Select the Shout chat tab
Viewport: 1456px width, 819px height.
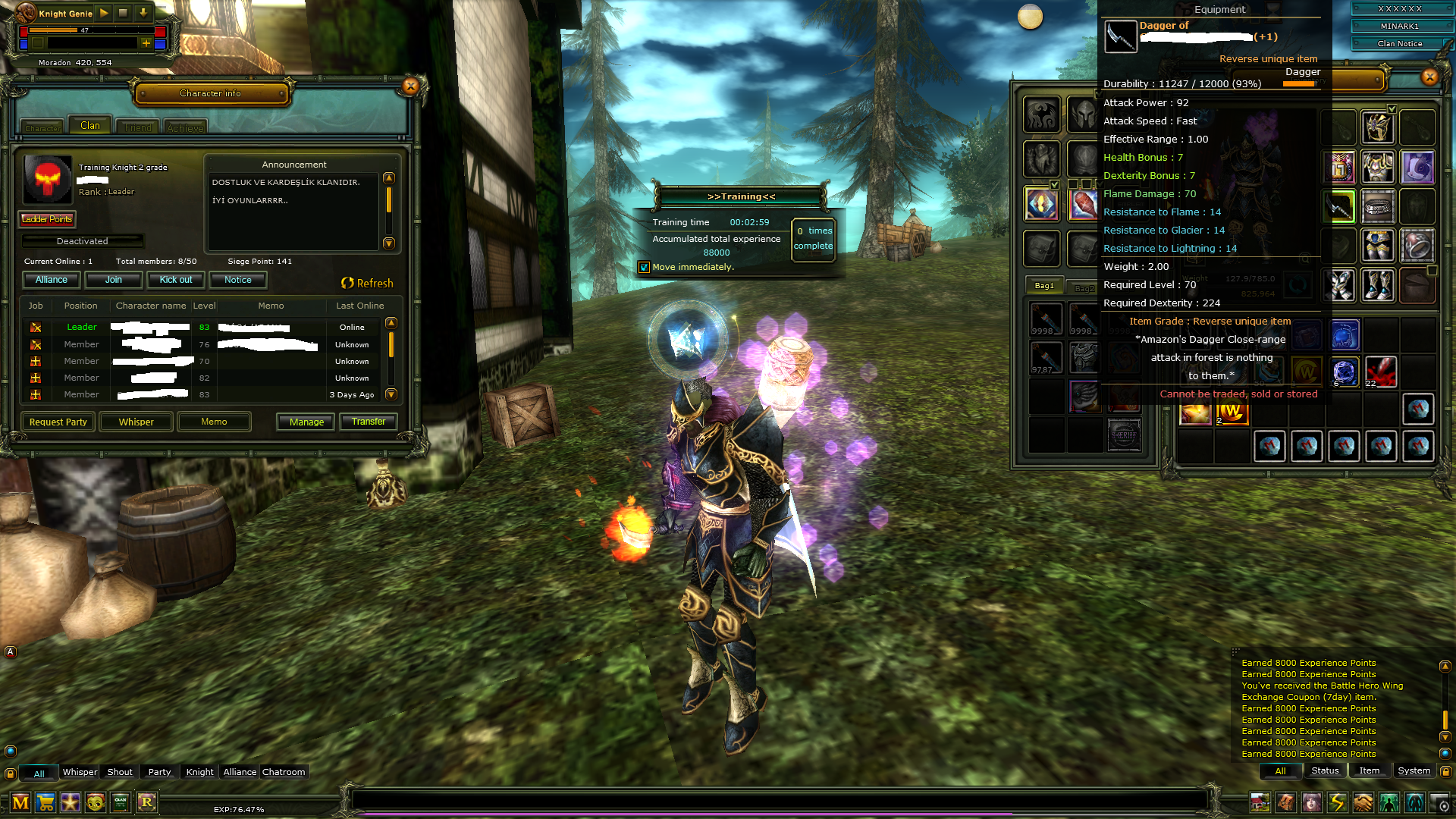coord(120,772)
